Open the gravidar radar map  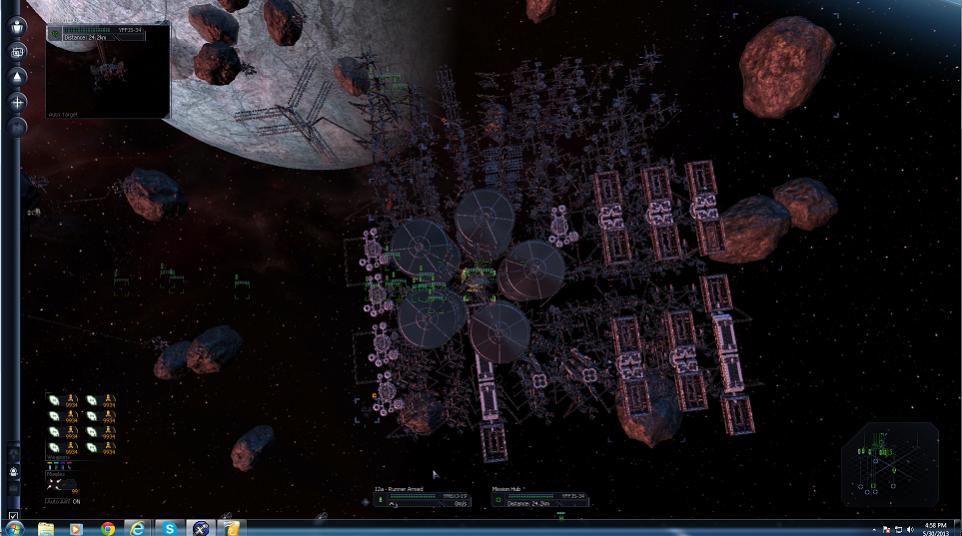pyautogui.click(x=889, y=464)
